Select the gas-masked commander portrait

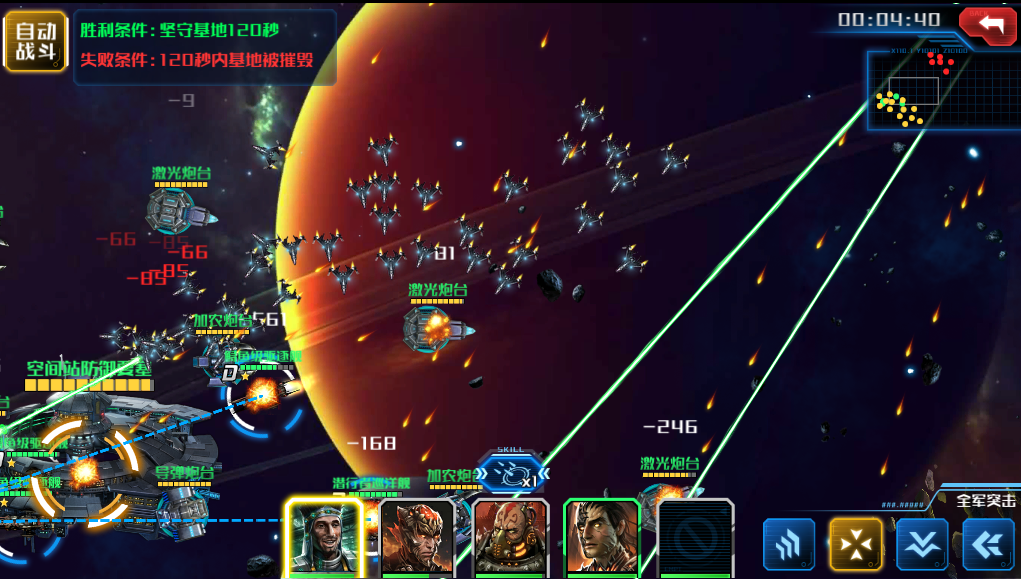509,537
